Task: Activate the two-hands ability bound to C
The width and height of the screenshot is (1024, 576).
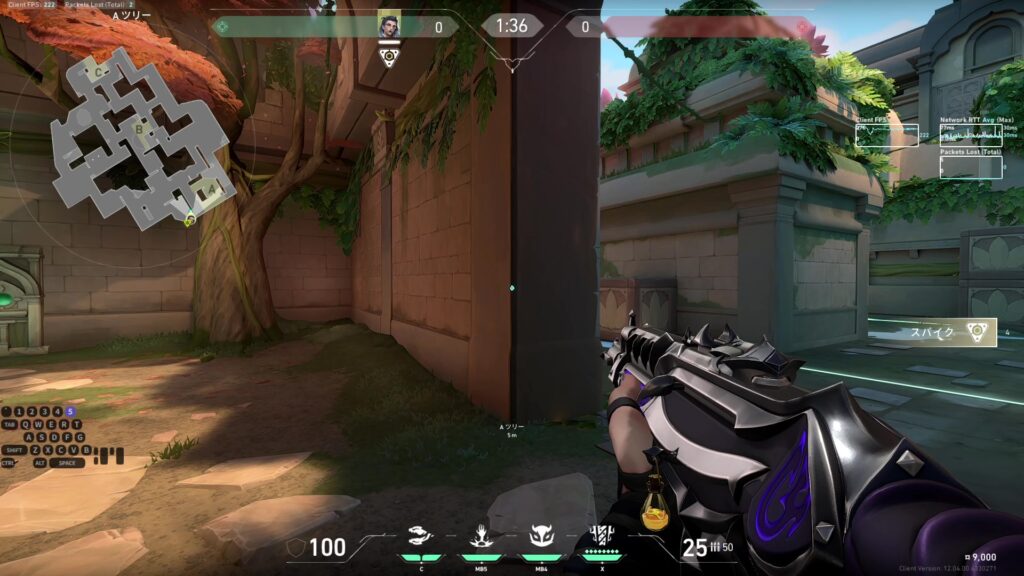Action: click(x=422, y=538)
